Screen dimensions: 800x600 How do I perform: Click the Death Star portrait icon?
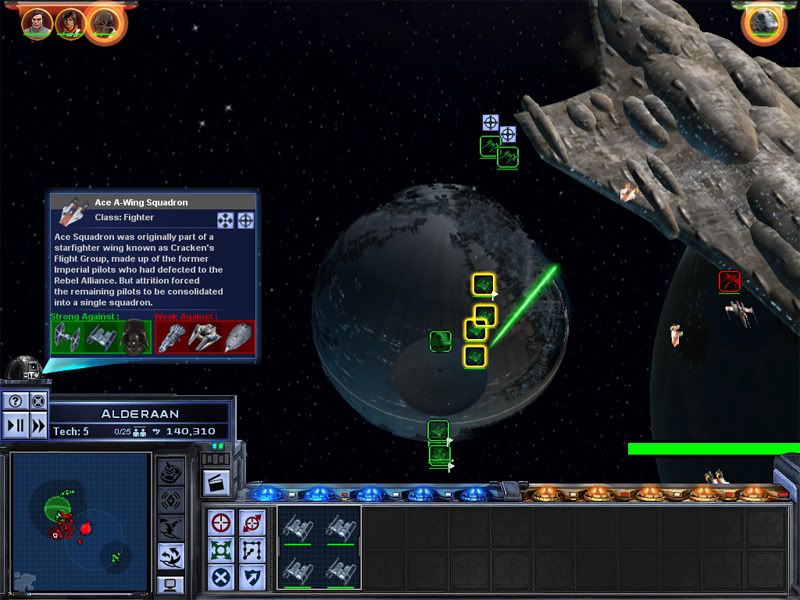click(765, 22)
